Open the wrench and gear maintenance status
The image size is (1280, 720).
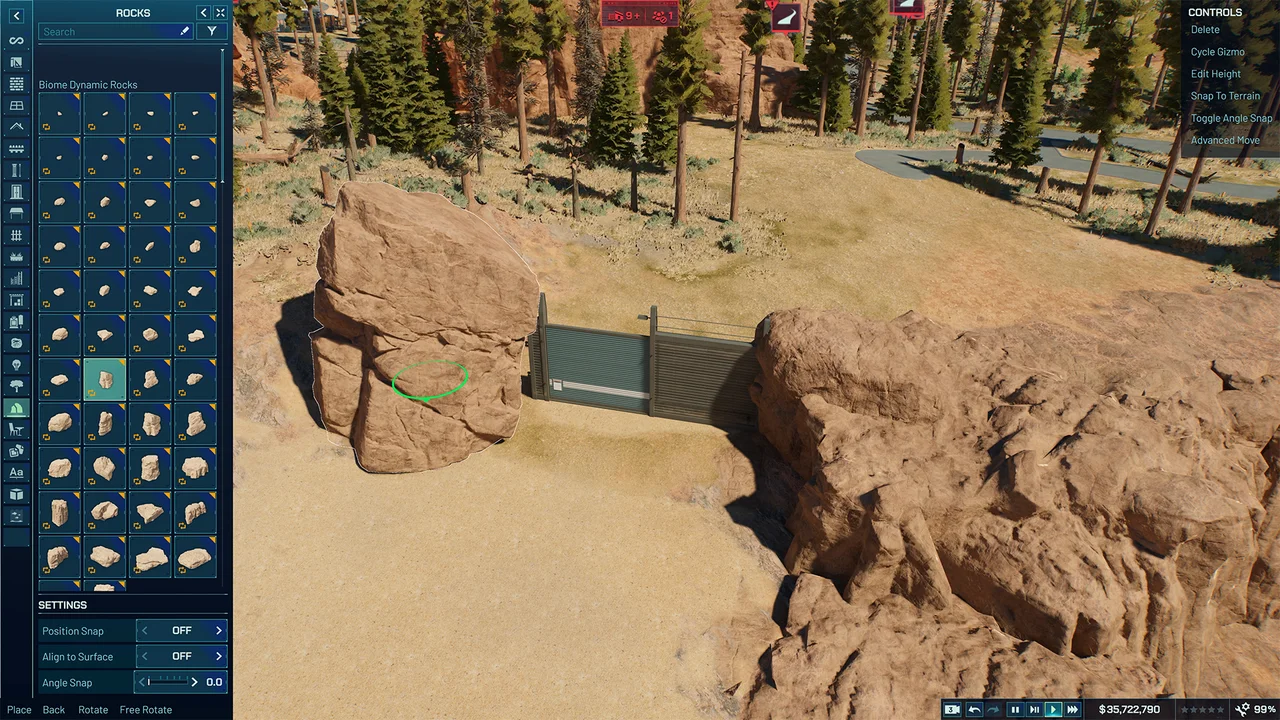point(1242,710)
